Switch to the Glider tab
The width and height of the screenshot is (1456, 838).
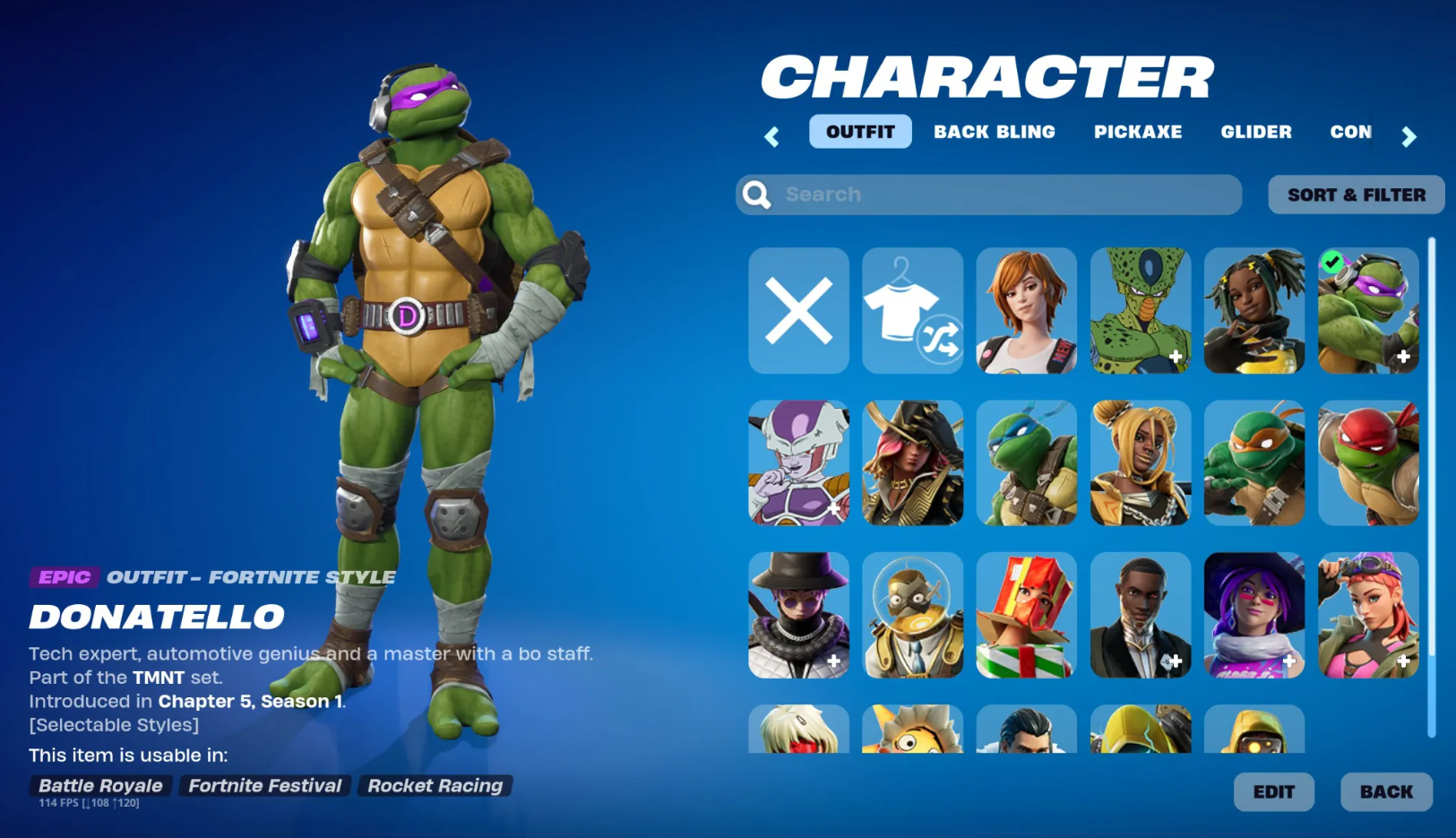coord(1256,132)
